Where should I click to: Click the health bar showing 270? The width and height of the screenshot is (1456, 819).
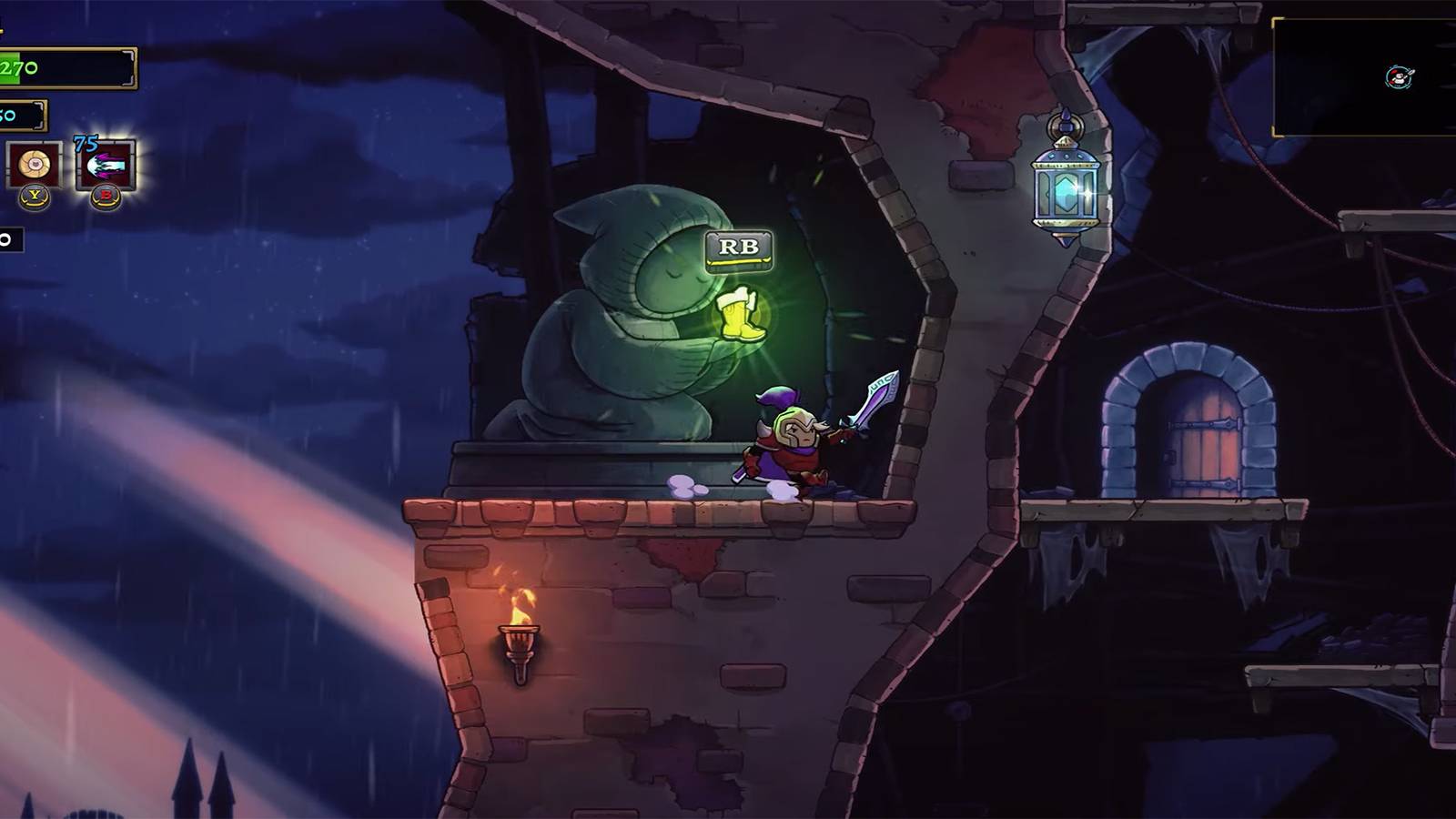point(64,68)
